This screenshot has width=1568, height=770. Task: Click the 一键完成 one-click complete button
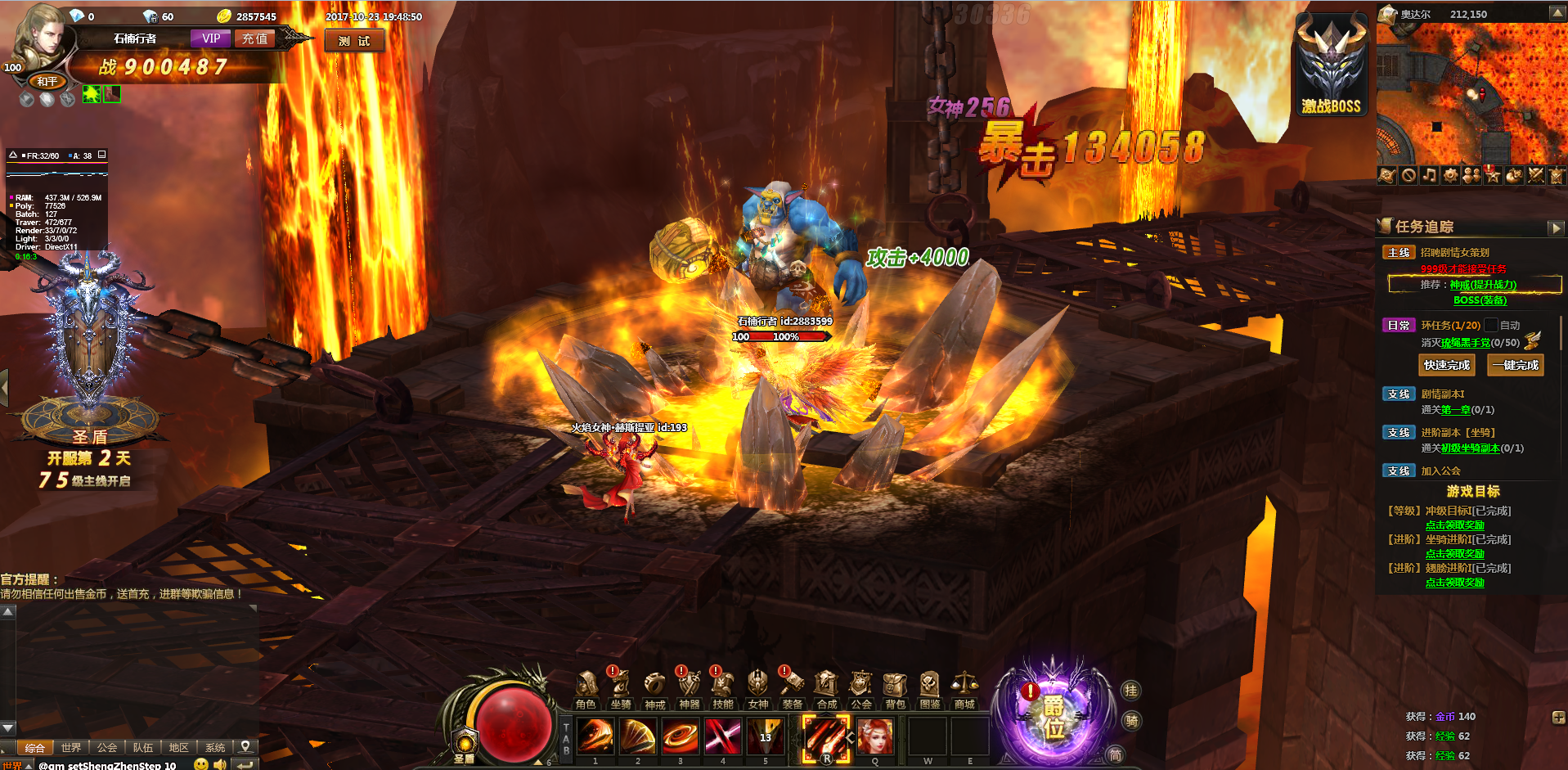[1515, 365]
